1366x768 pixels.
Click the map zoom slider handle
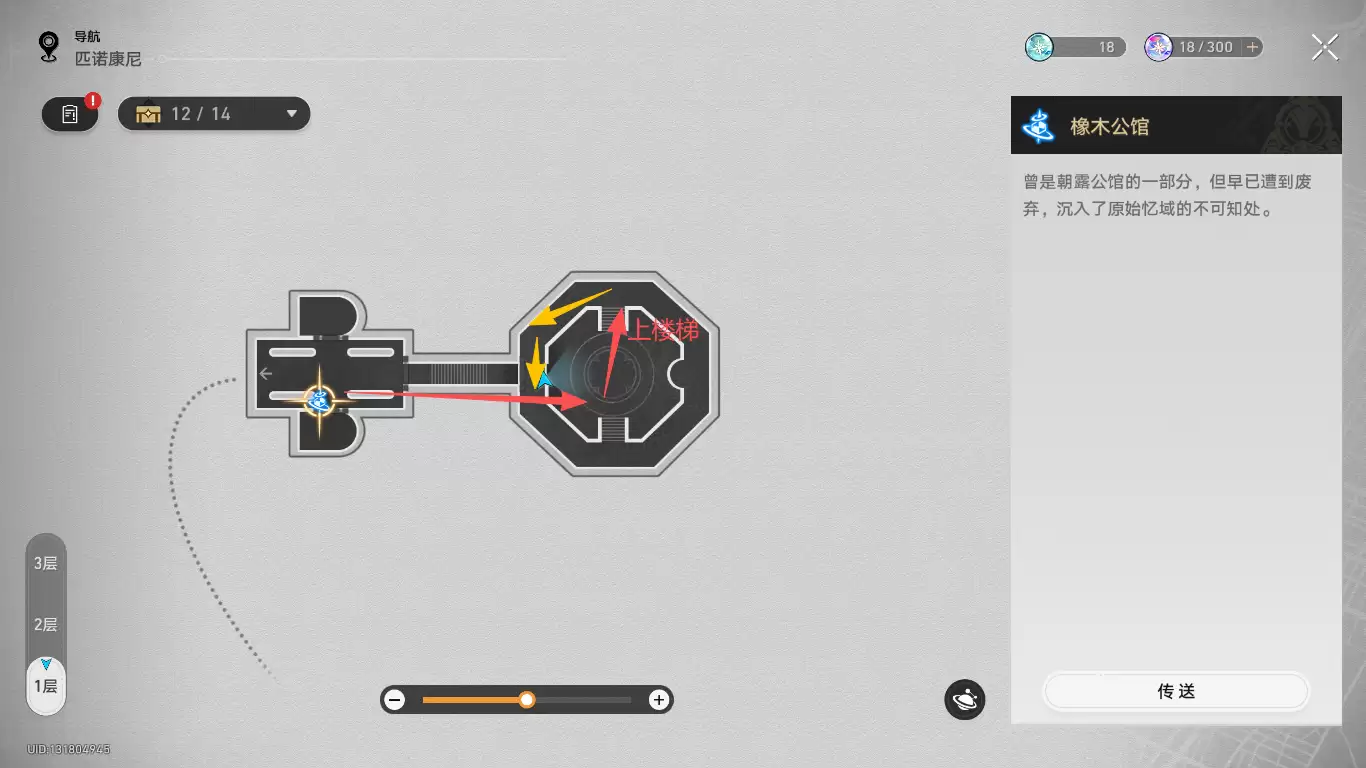point(527,700)
